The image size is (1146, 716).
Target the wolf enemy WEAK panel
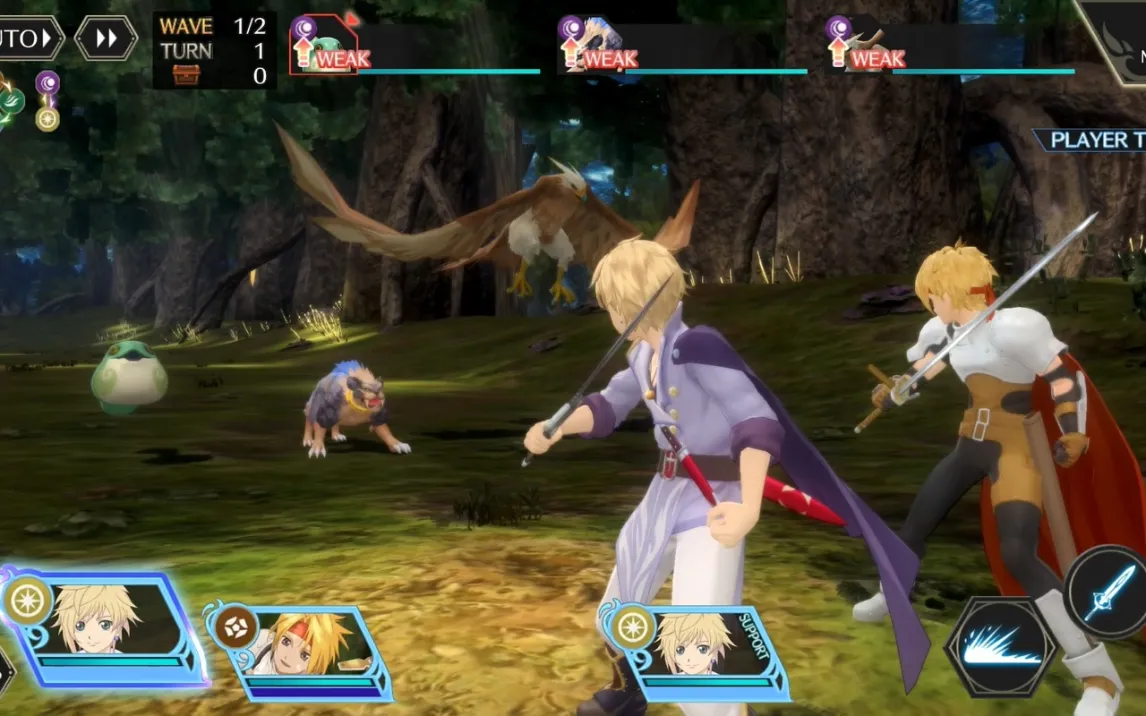(683, 48)
